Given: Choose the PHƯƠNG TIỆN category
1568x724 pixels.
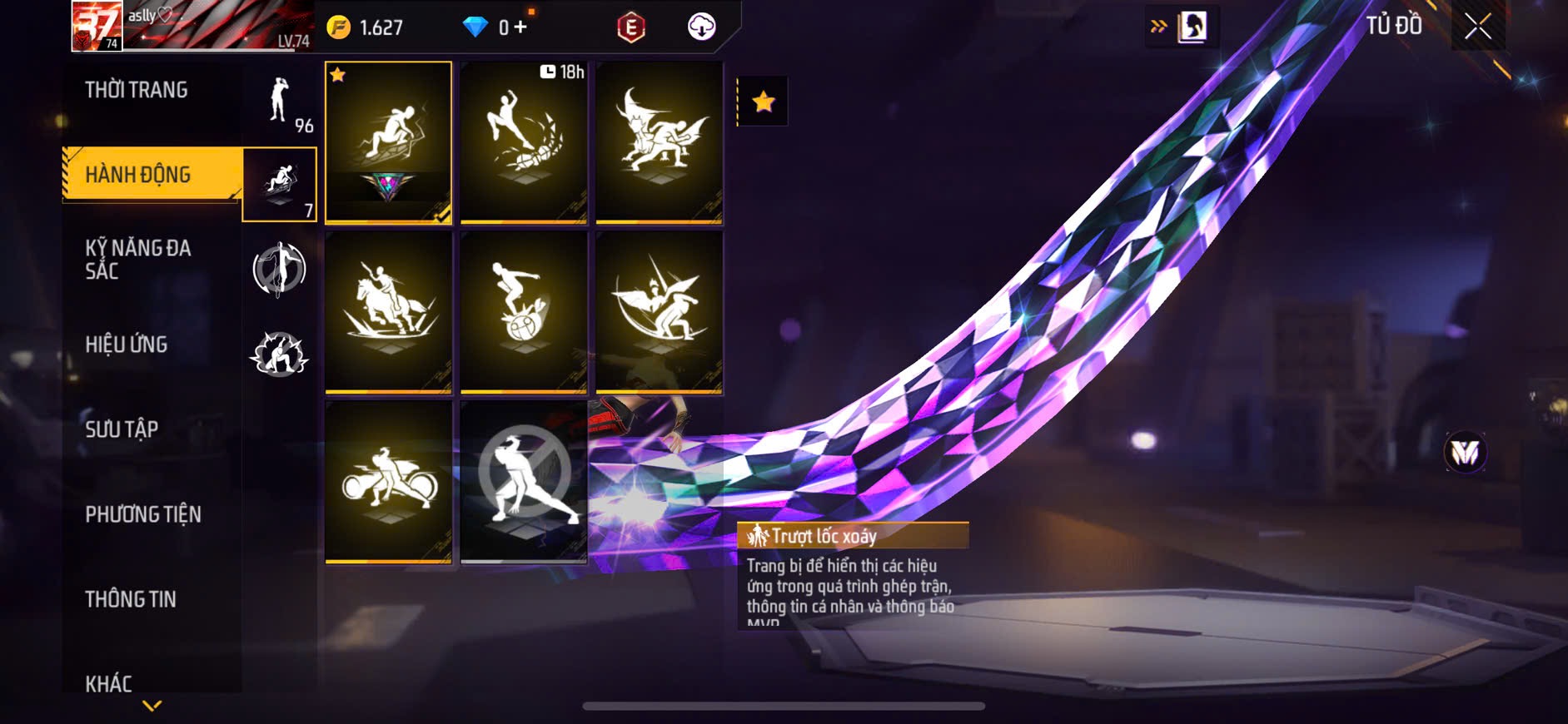Looking at the screenshot, I should (x=143, y=514).
